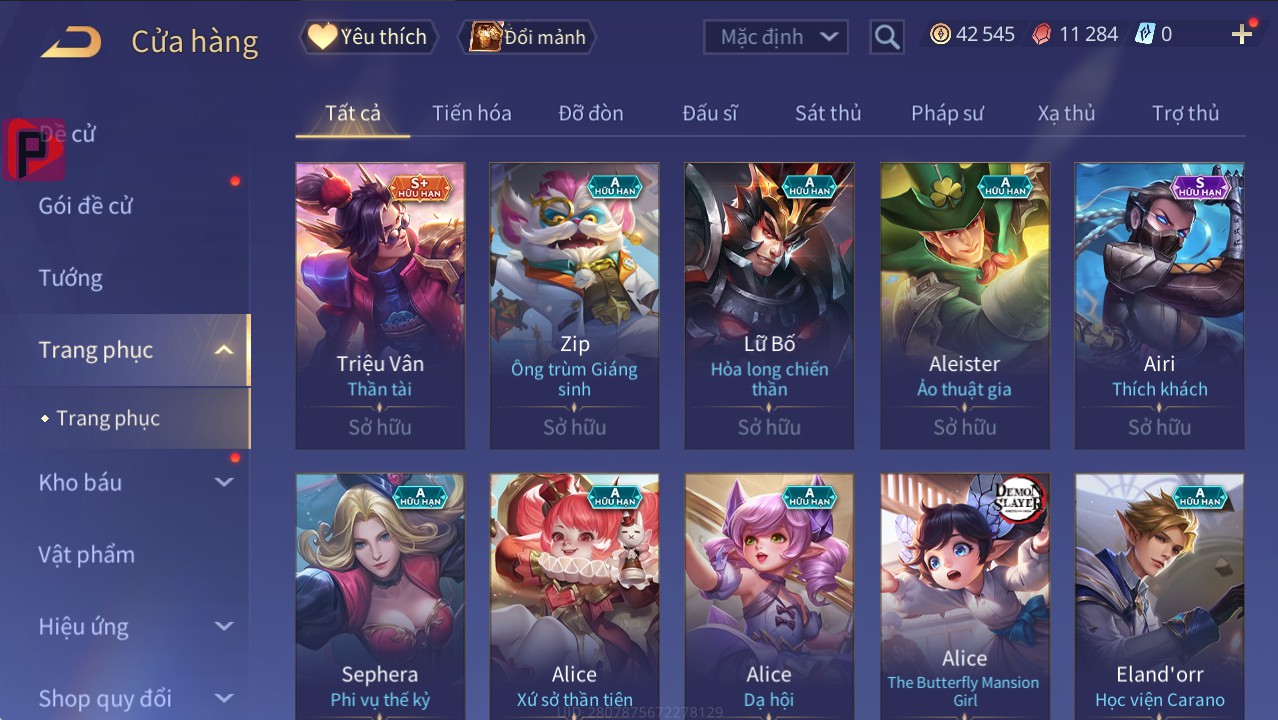The image size is (1278, 720).
Task: Open the Trợ thủ tab
Action: point(1185,113)
